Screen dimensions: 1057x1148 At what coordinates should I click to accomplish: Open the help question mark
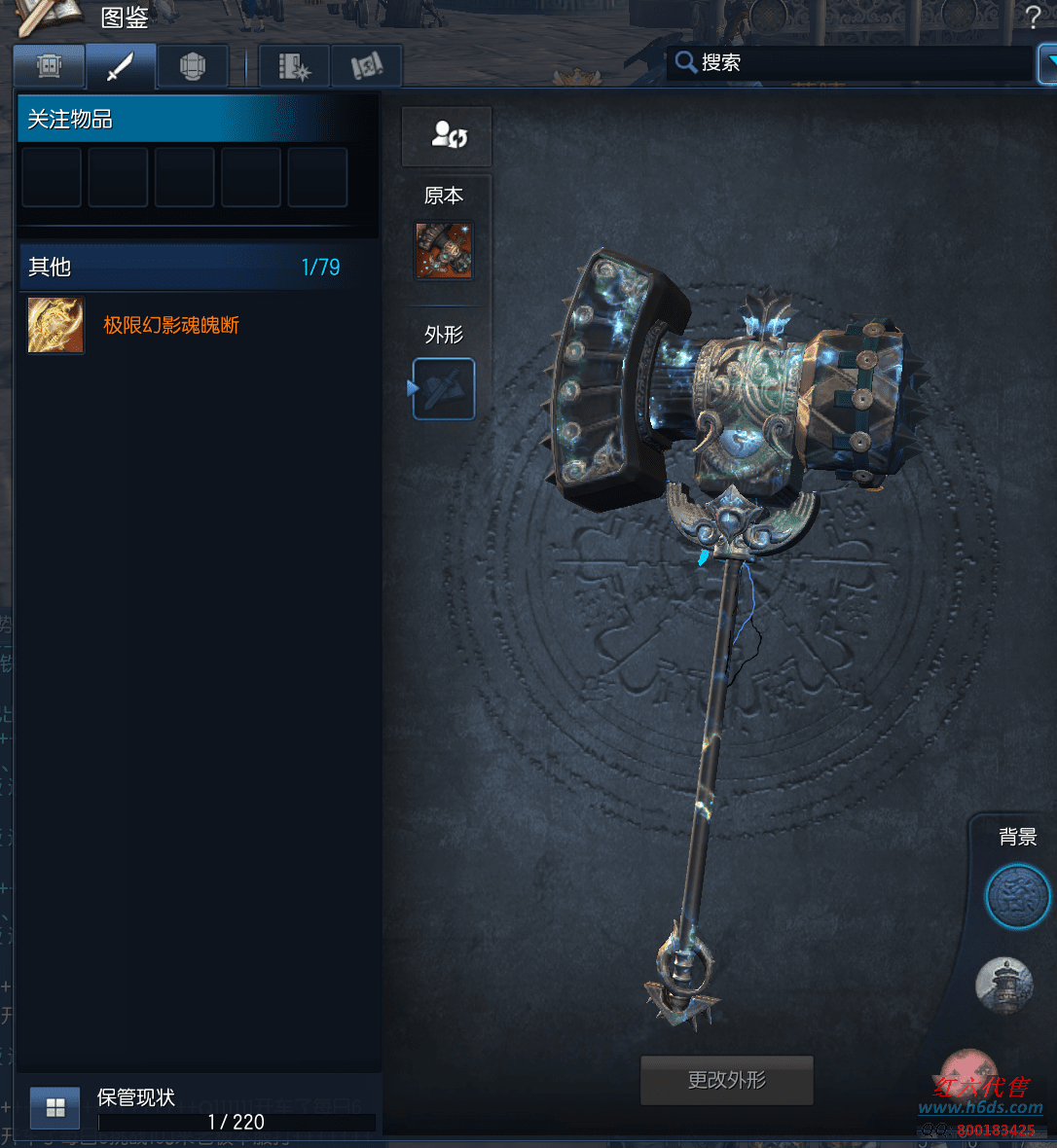click(x=1033, y=17)
